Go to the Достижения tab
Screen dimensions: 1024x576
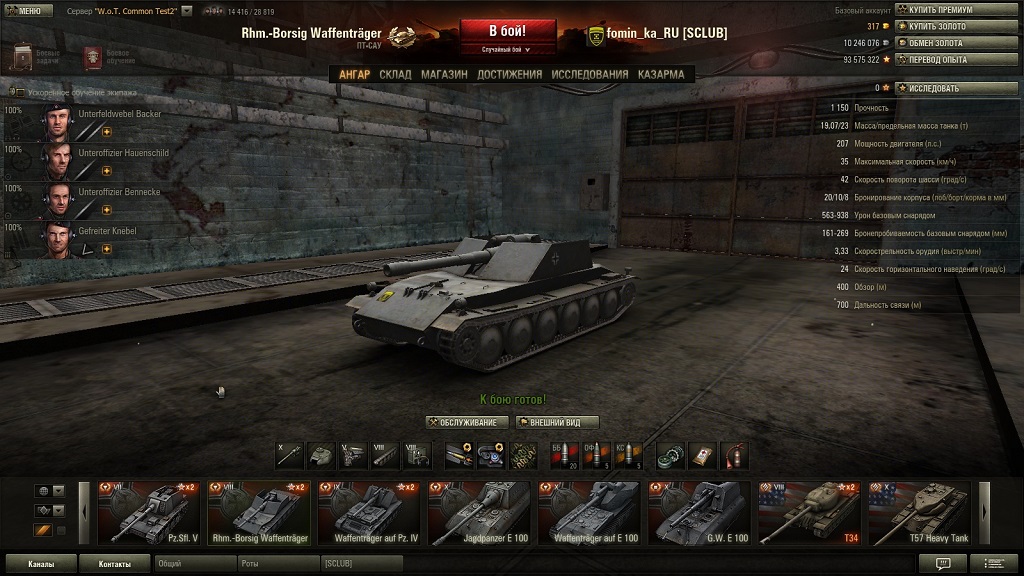(509, 74)
